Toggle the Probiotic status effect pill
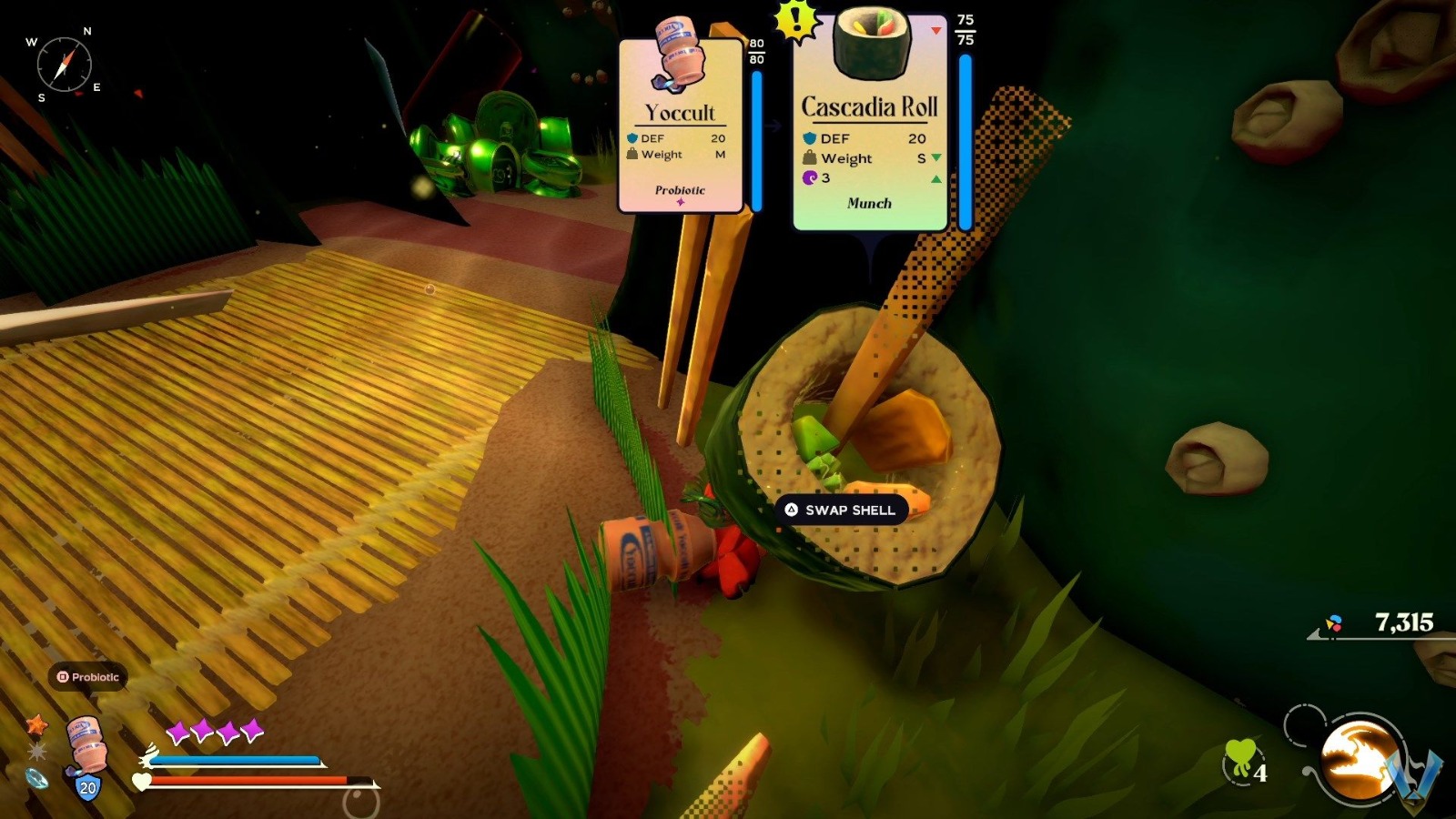This screenshot has width=1456, height=819. [86, 677]
